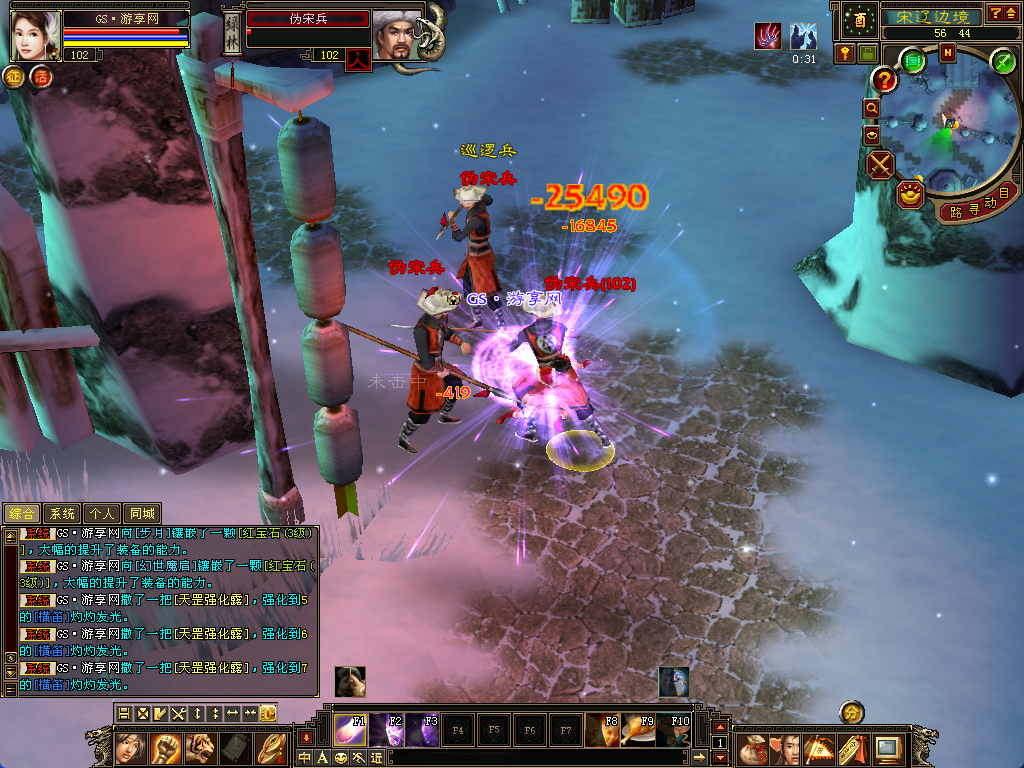Screen dimensions: 1024x768
Task: Open the gold ingot shop button
Action: click(910, 194)
